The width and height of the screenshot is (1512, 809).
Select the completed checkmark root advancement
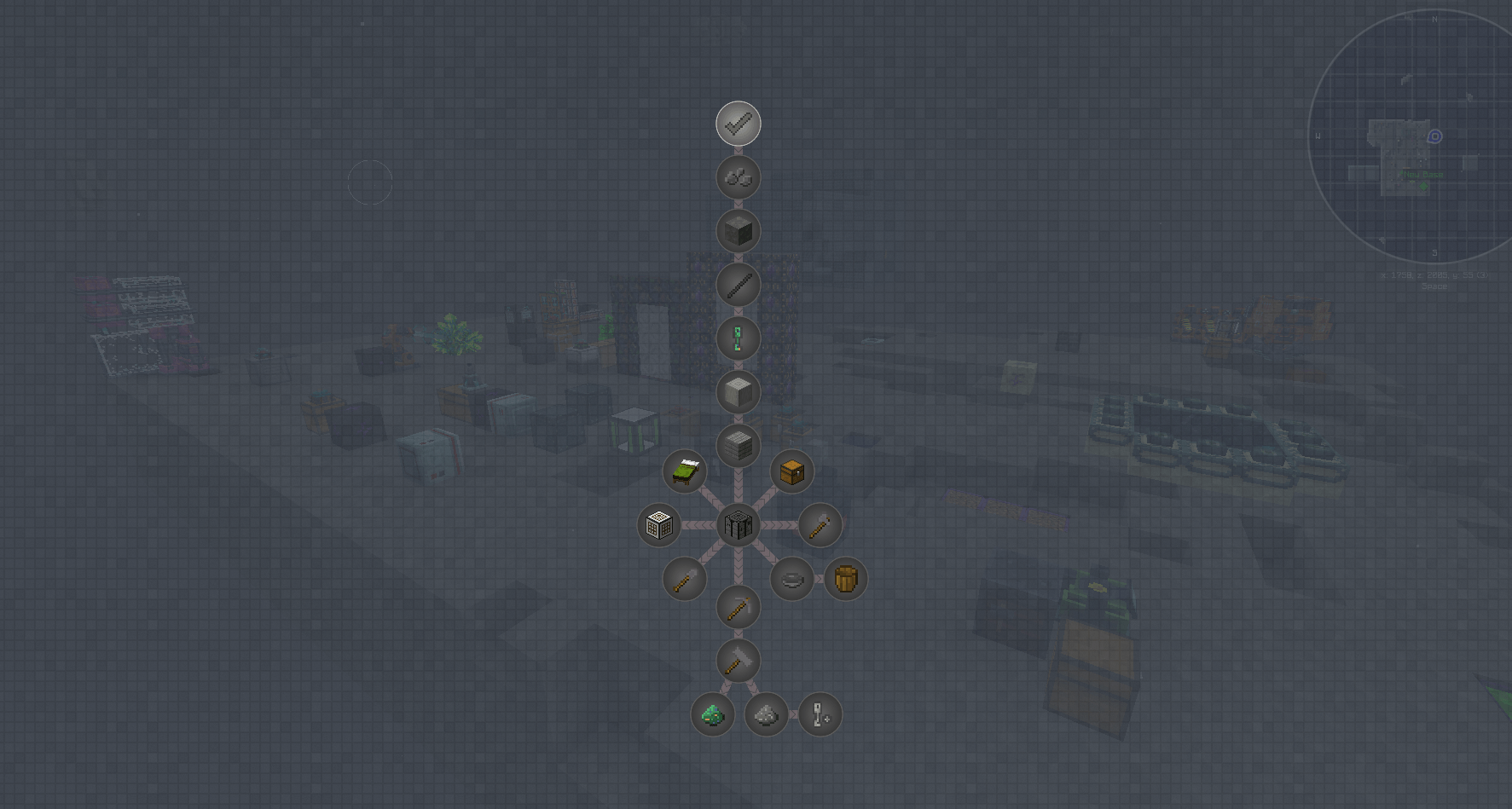tap(739, 123)
